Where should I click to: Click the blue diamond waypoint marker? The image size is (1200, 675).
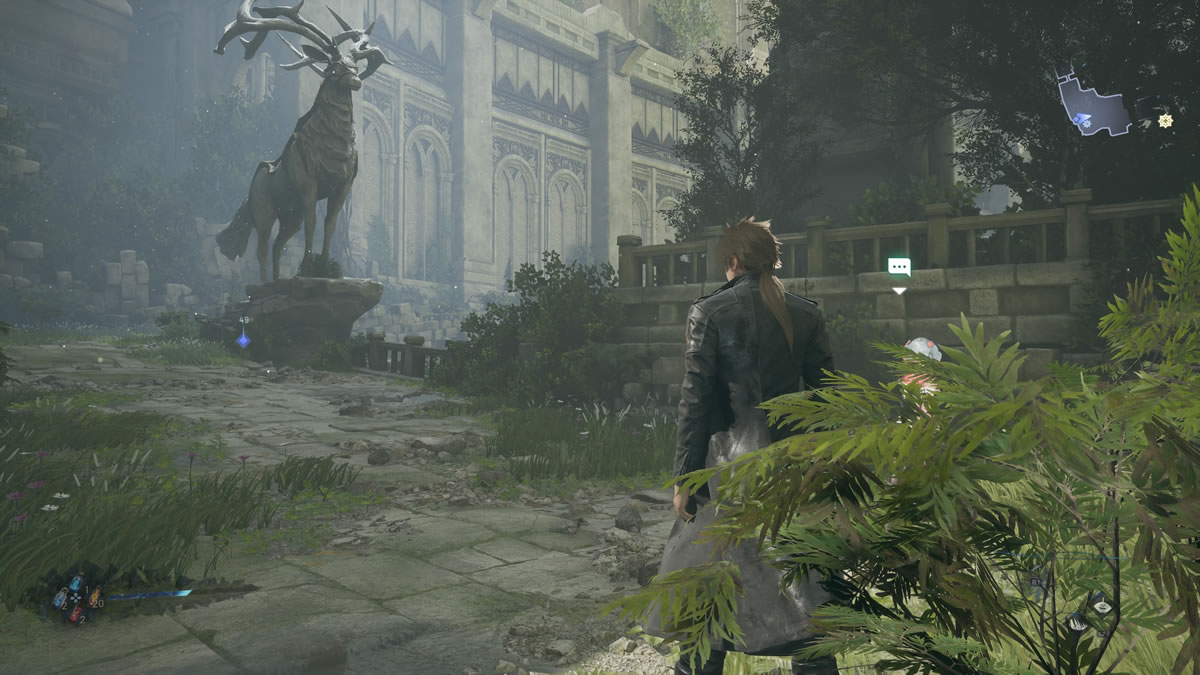point(243,339)
